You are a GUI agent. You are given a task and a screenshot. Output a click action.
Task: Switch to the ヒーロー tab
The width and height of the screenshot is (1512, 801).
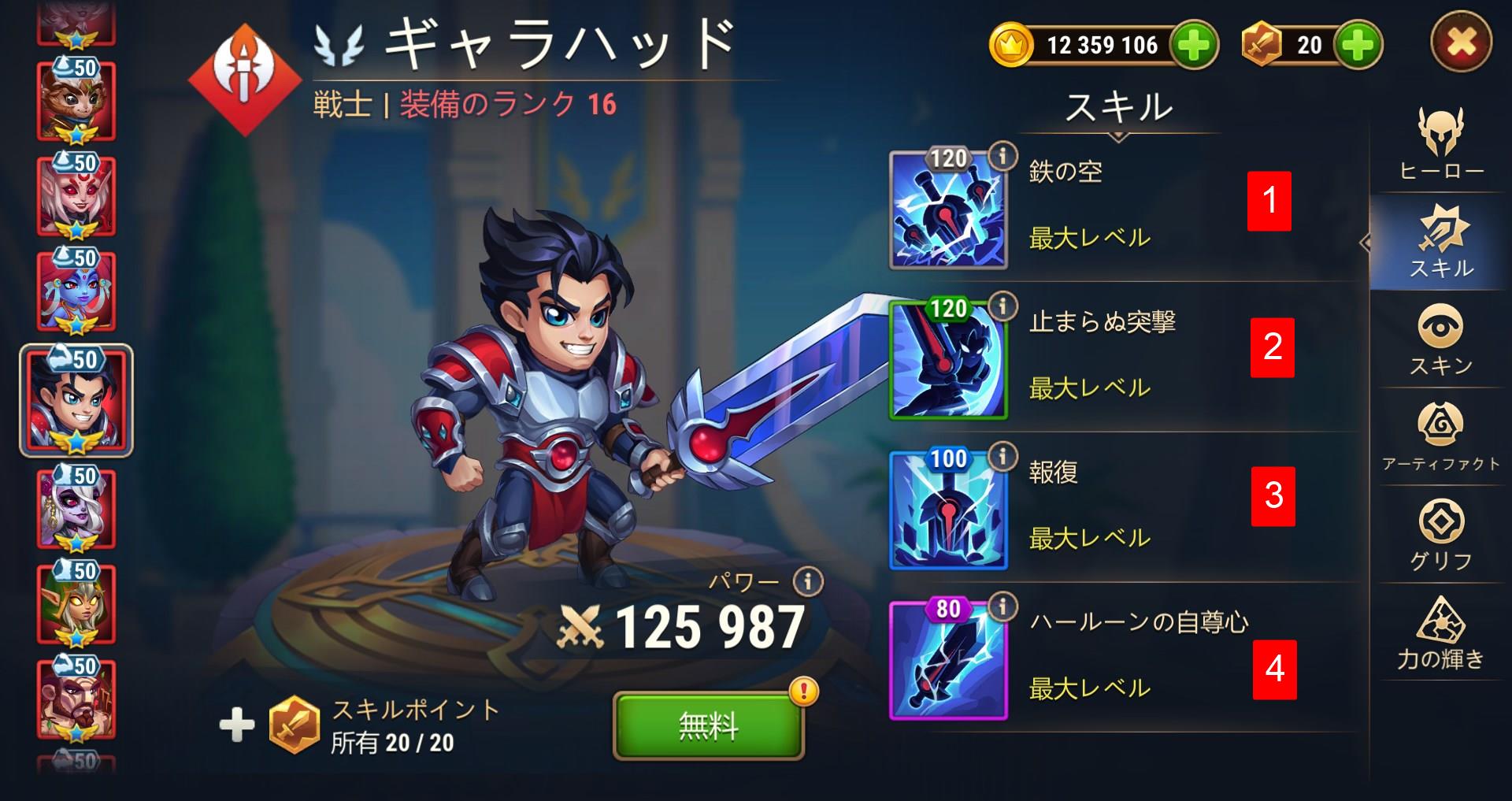point(1441,143)
